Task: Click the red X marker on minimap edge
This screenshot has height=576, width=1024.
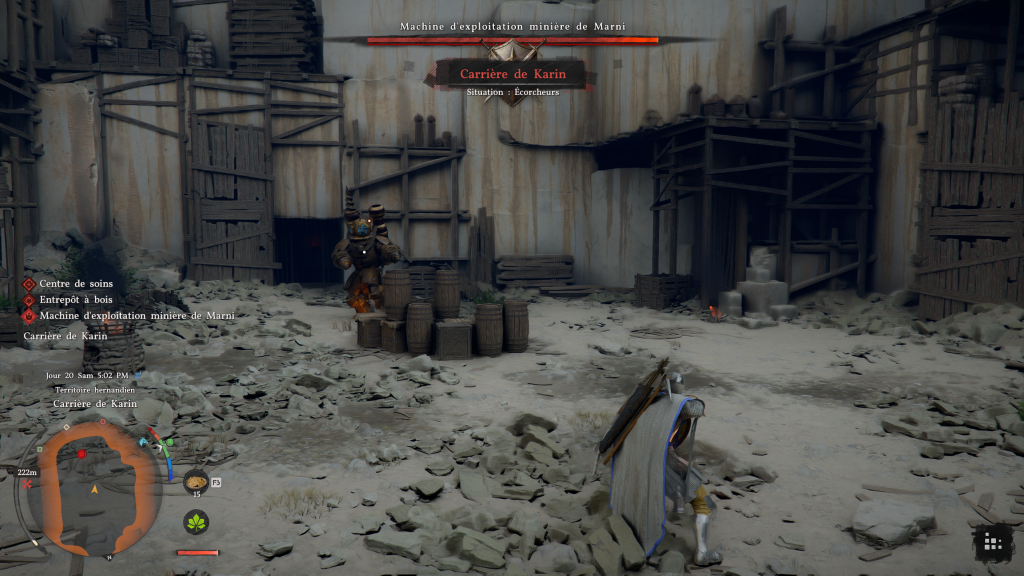Action: pyautogui.click(x=27, y=485)
